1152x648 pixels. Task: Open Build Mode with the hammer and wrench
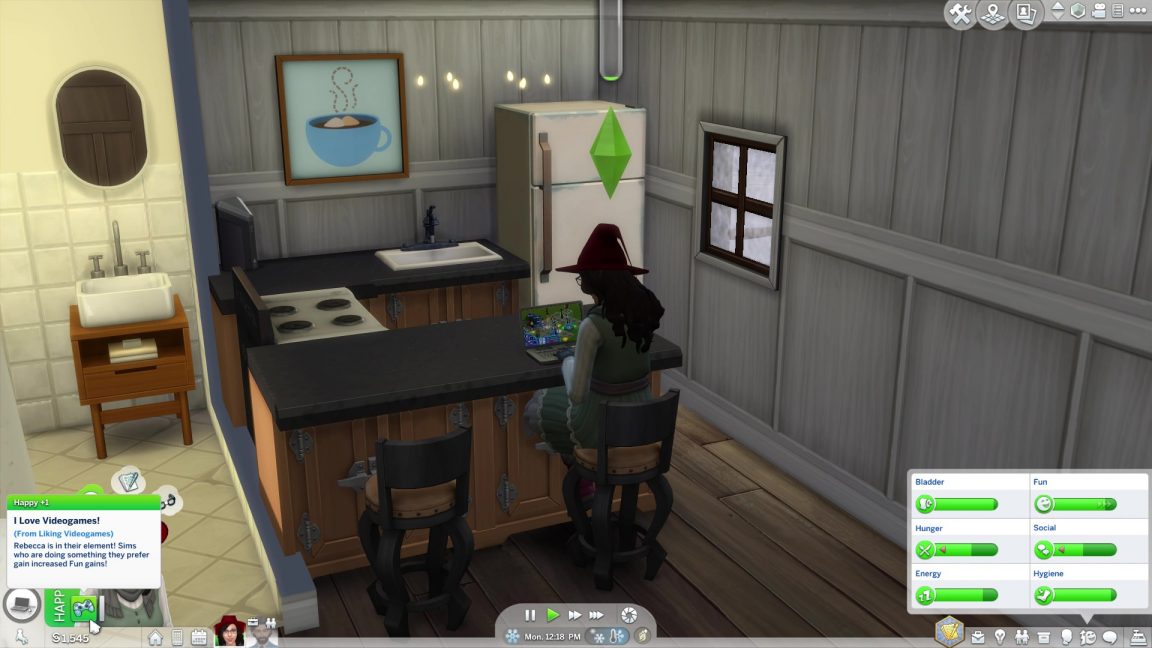961,14
